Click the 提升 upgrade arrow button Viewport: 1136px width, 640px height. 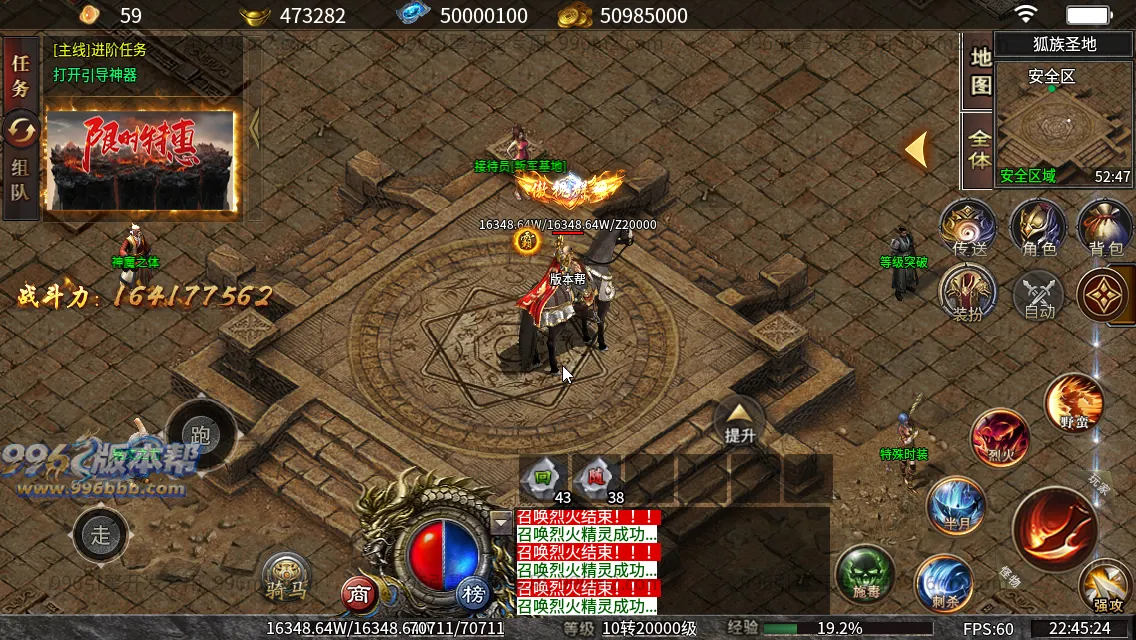click(739, 421)
